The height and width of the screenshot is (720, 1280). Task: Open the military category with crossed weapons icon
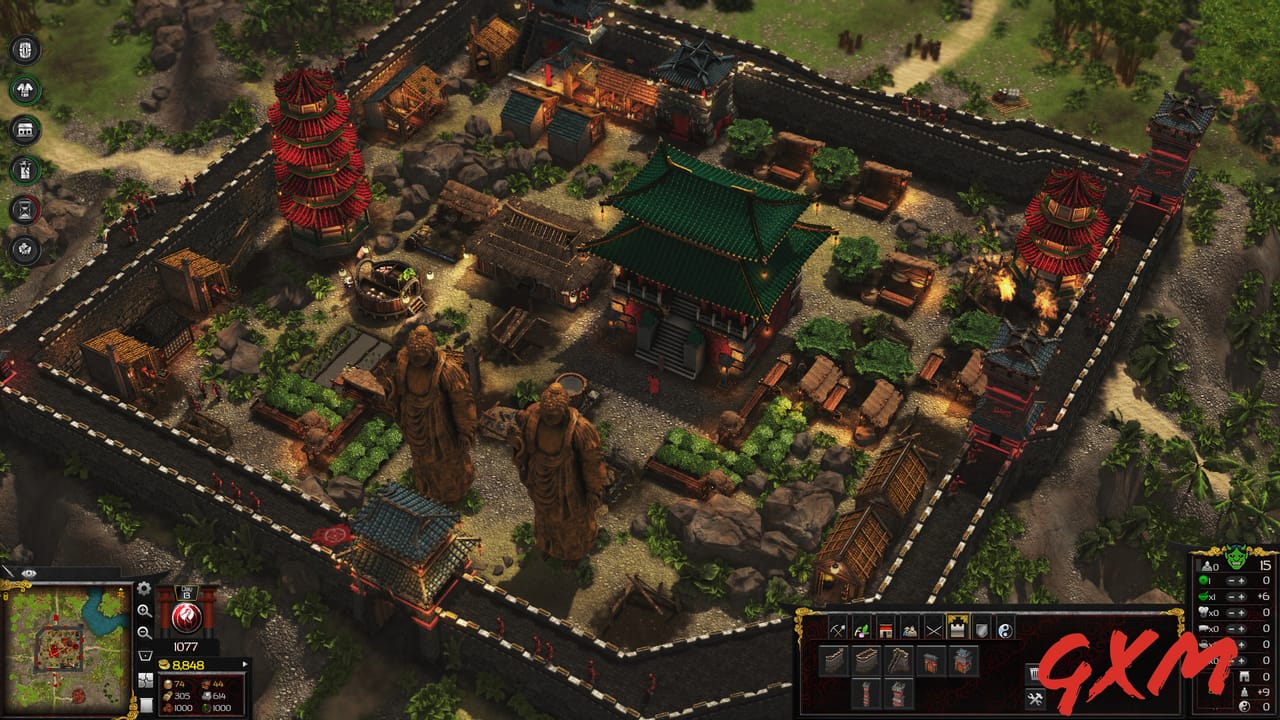932,629
